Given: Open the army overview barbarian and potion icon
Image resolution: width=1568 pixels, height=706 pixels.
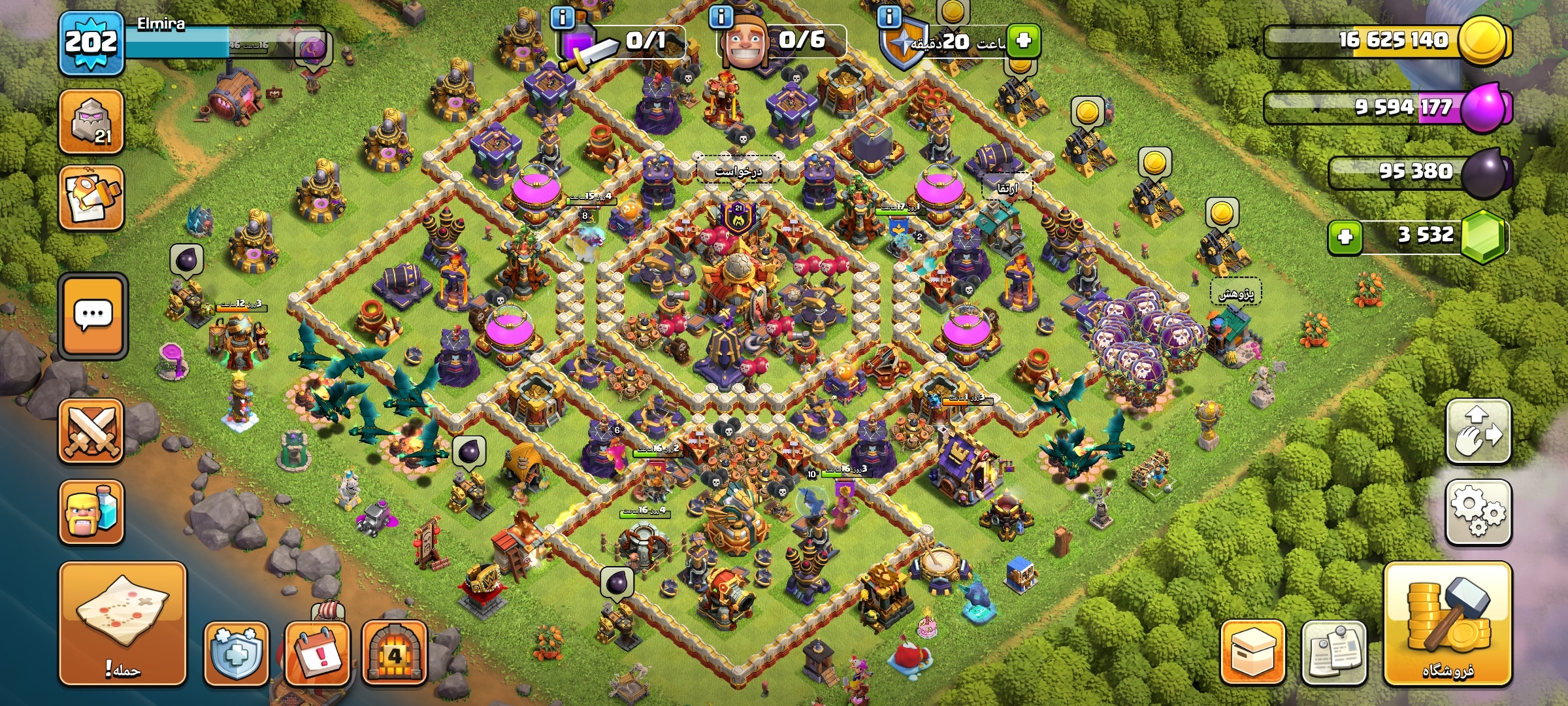Looking at the screenshot, I should 91,513.
